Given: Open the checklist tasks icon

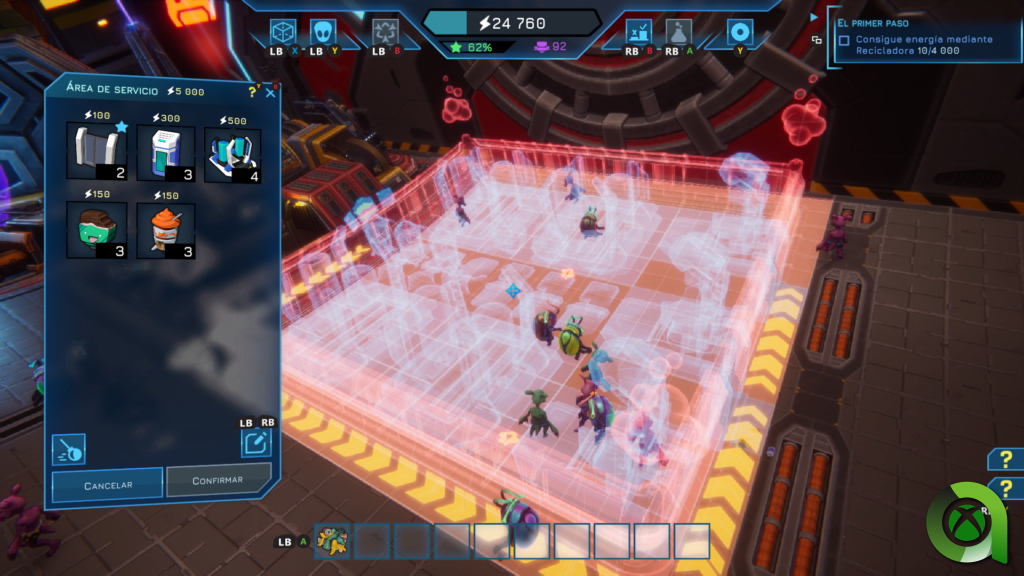Looking at the screenshot, I should (639, 32).
